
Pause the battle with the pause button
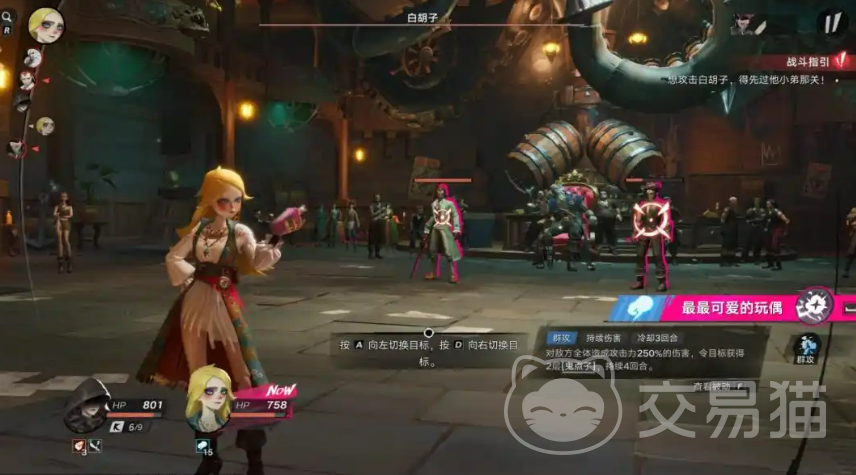point(830,22)
